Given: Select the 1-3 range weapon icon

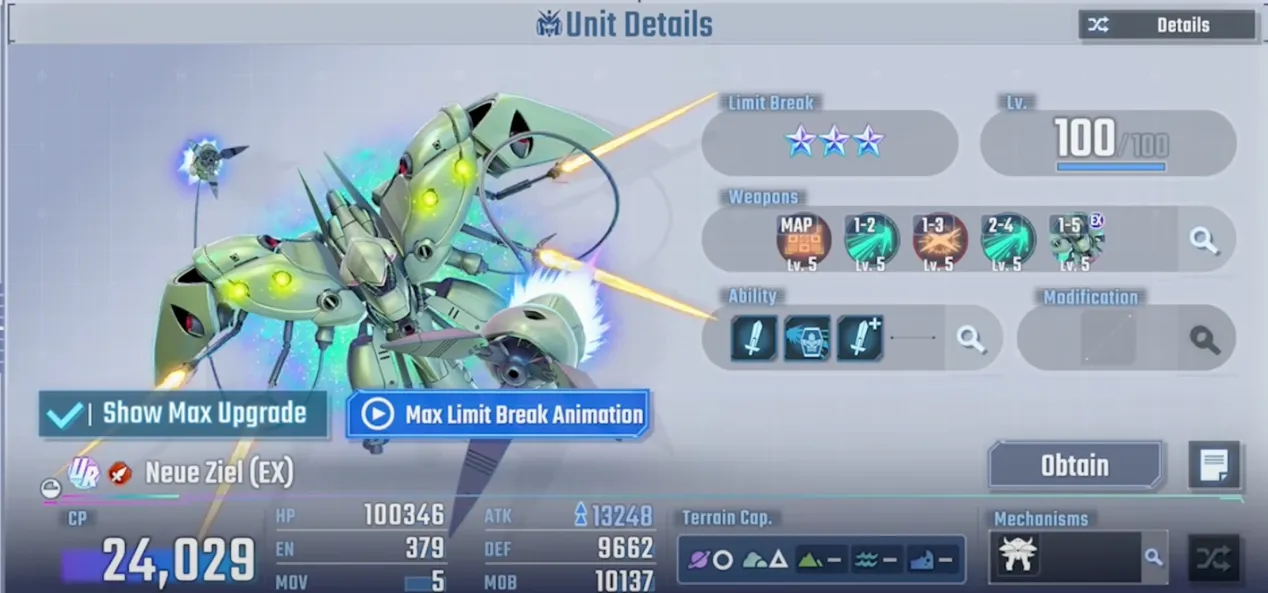Looking at the screenshot, I should click(x=939, y=240).
